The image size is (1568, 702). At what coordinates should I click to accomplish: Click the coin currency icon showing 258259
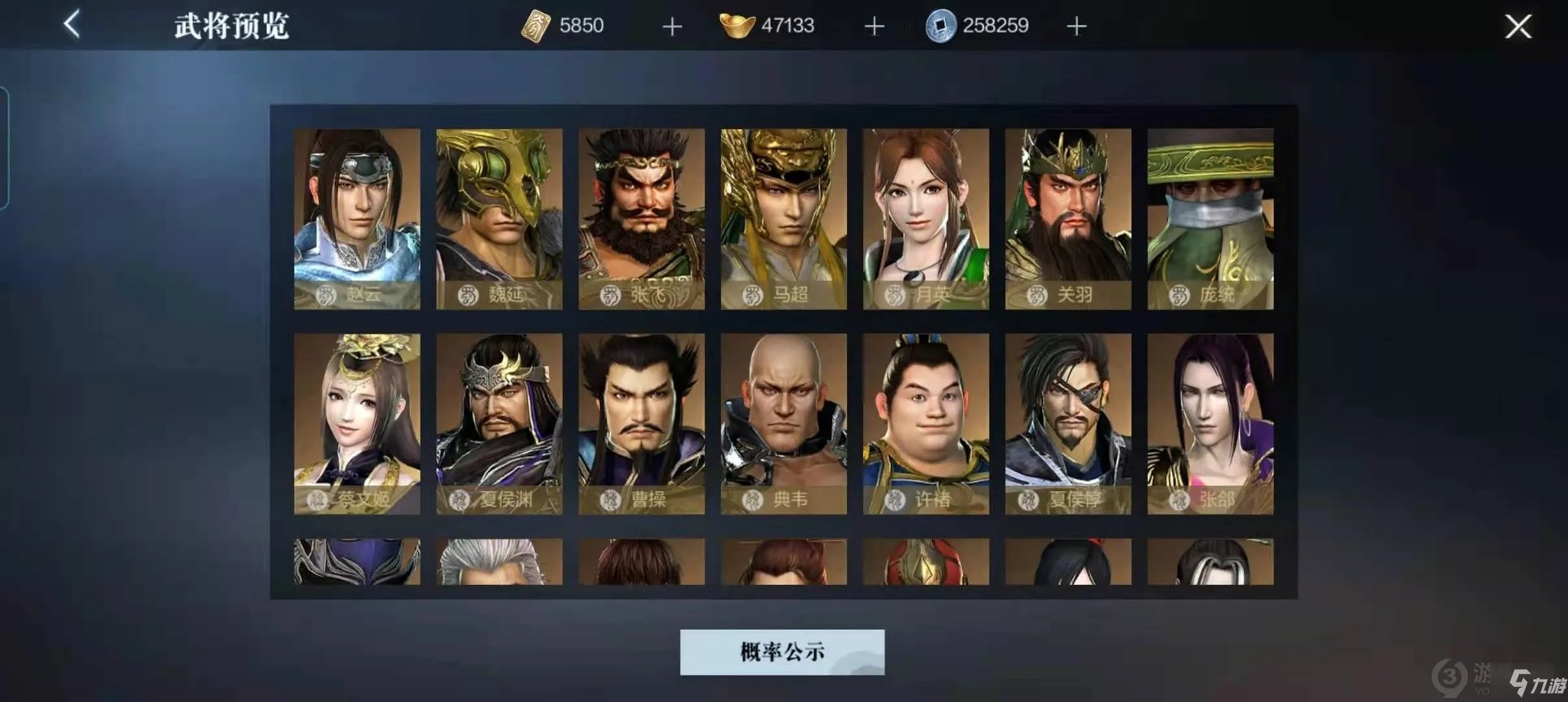[943, 25]
